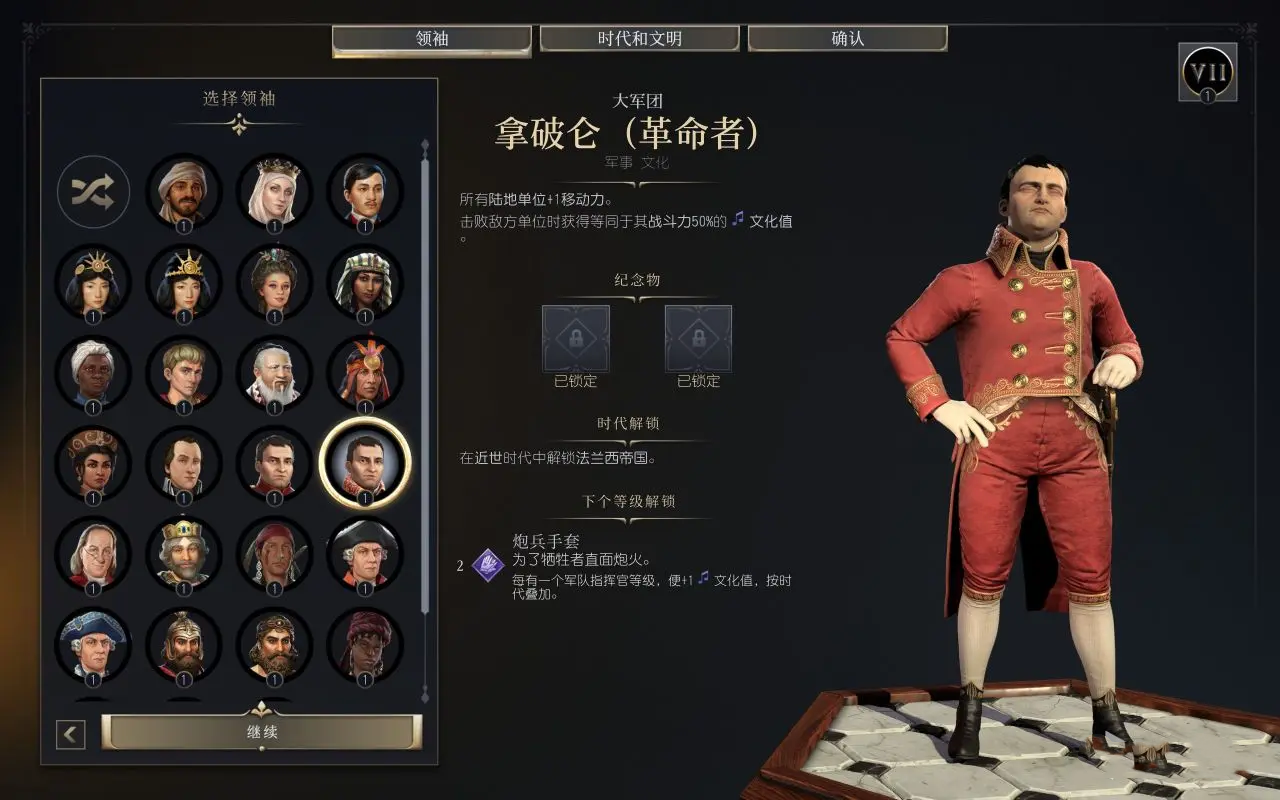This screenshot has height=800, width=1280.
Task: Choose the random leader shuffle icon
Action: [x=93, y=192]
